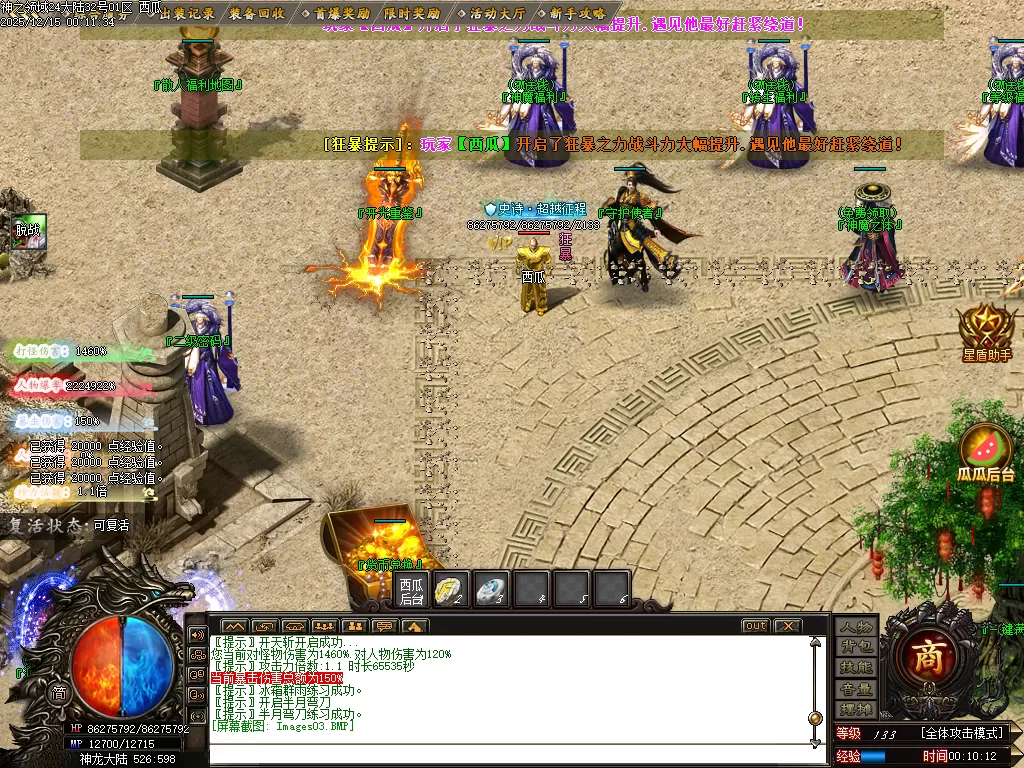Open the 音量 volume settings
1024x768 pixels.
pyautogui.click(x=856, y=689)
